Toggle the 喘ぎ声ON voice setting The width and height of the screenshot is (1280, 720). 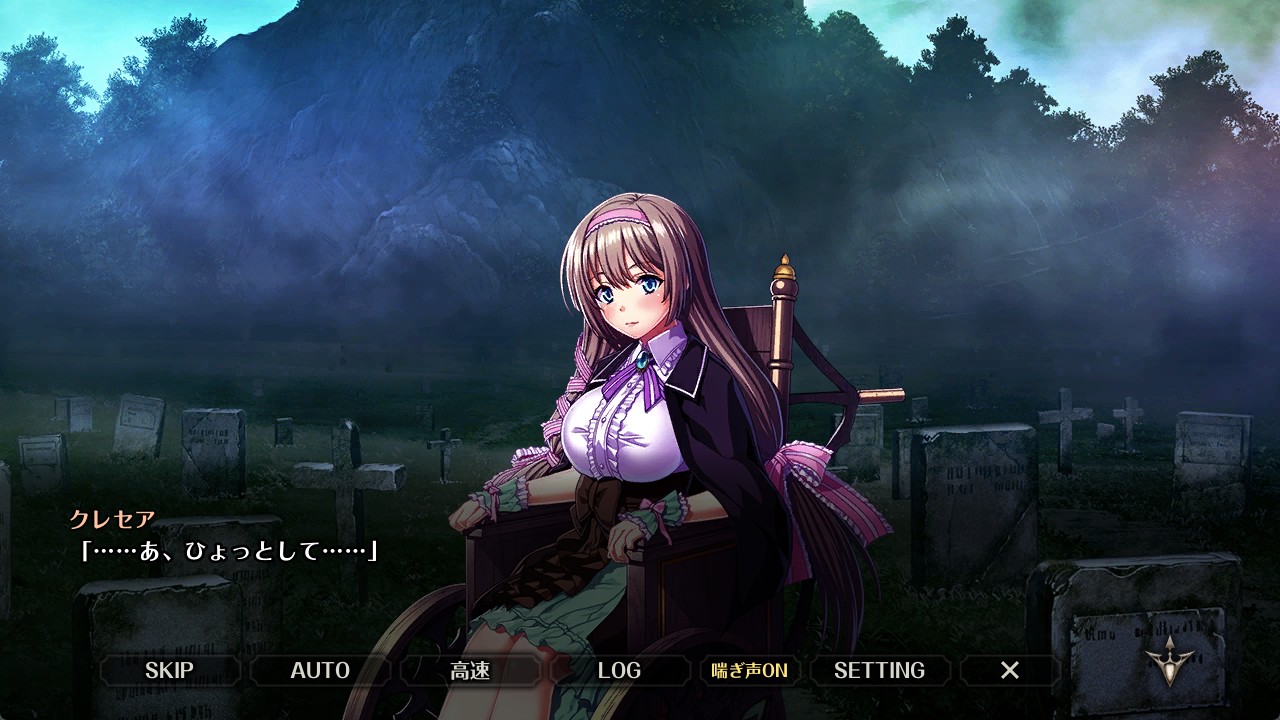[750, 670]
